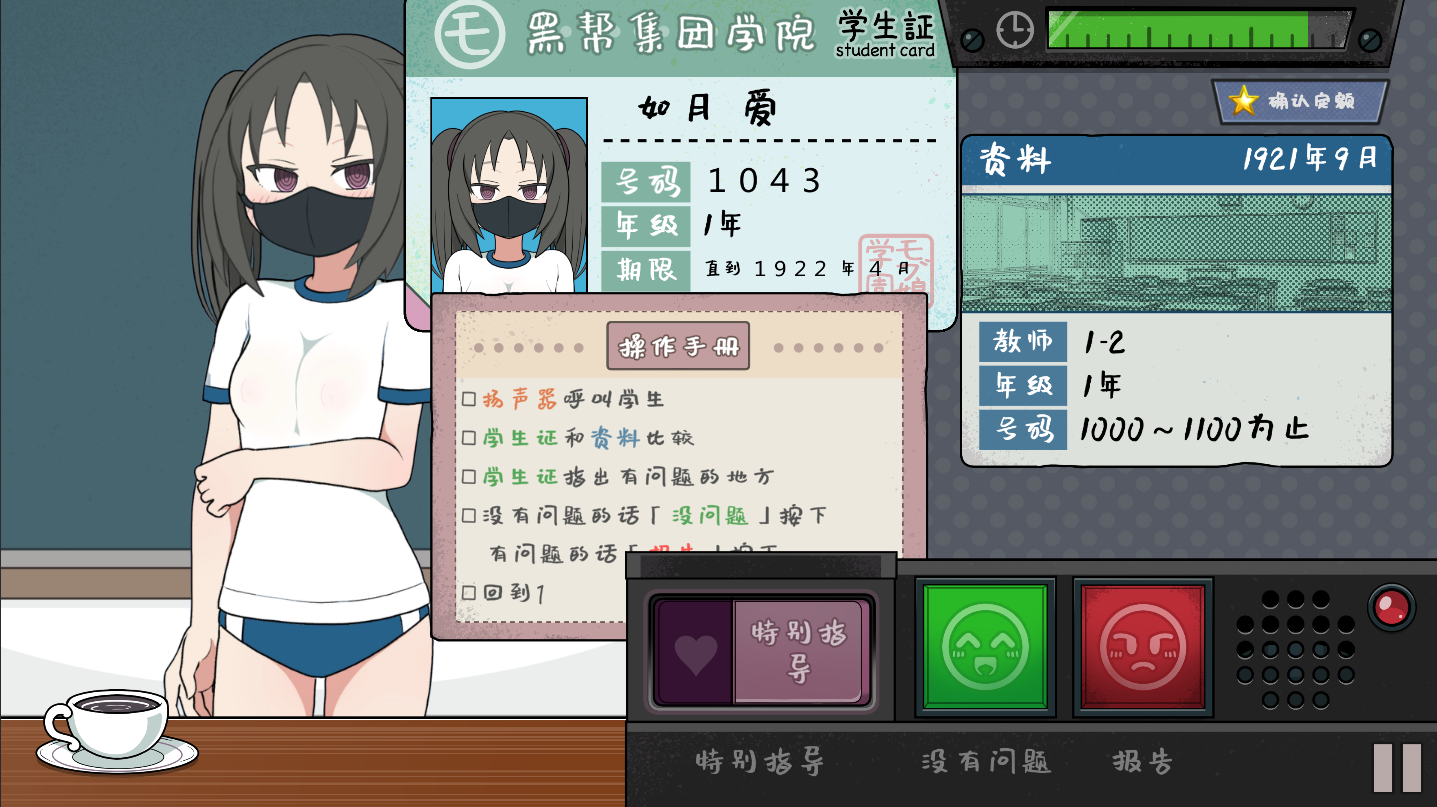Select the student name 如月爱 on the card

tap(707, 109)
